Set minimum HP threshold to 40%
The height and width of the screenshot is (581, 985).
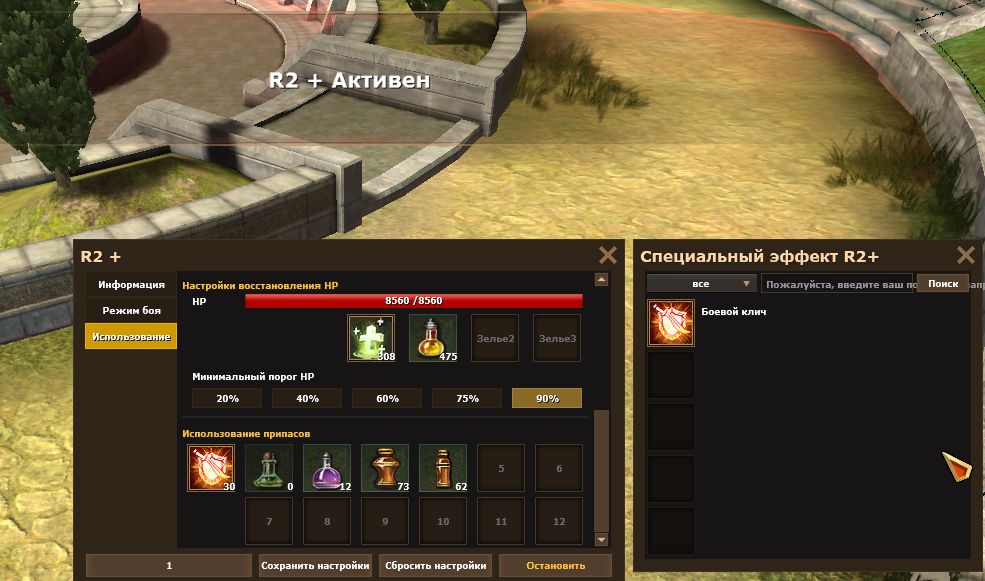307,398
